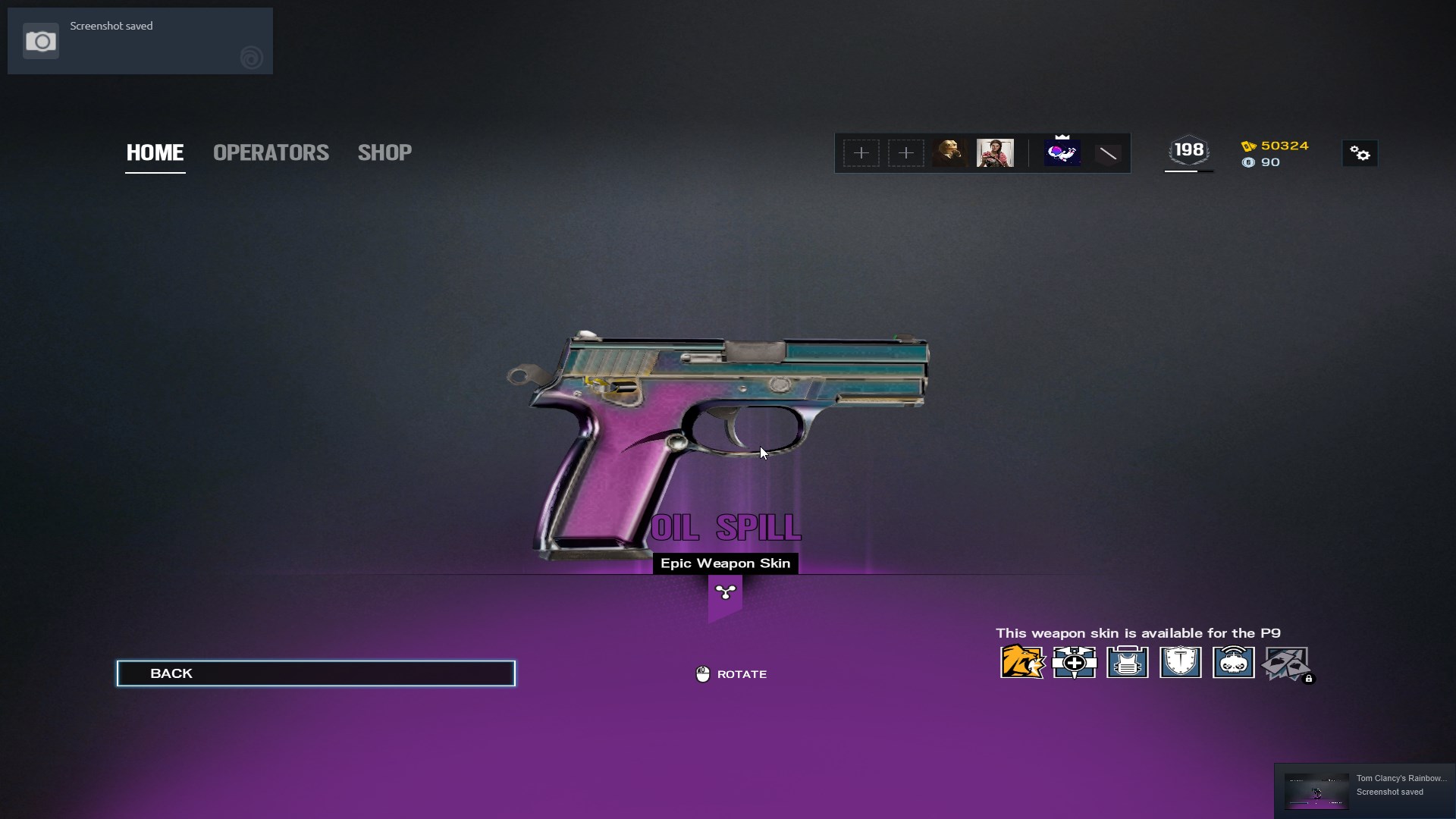This screenshot has width=1456, height=819.
Task: Choose the Doc operator icon
Action: click(x=1075, y=662)
